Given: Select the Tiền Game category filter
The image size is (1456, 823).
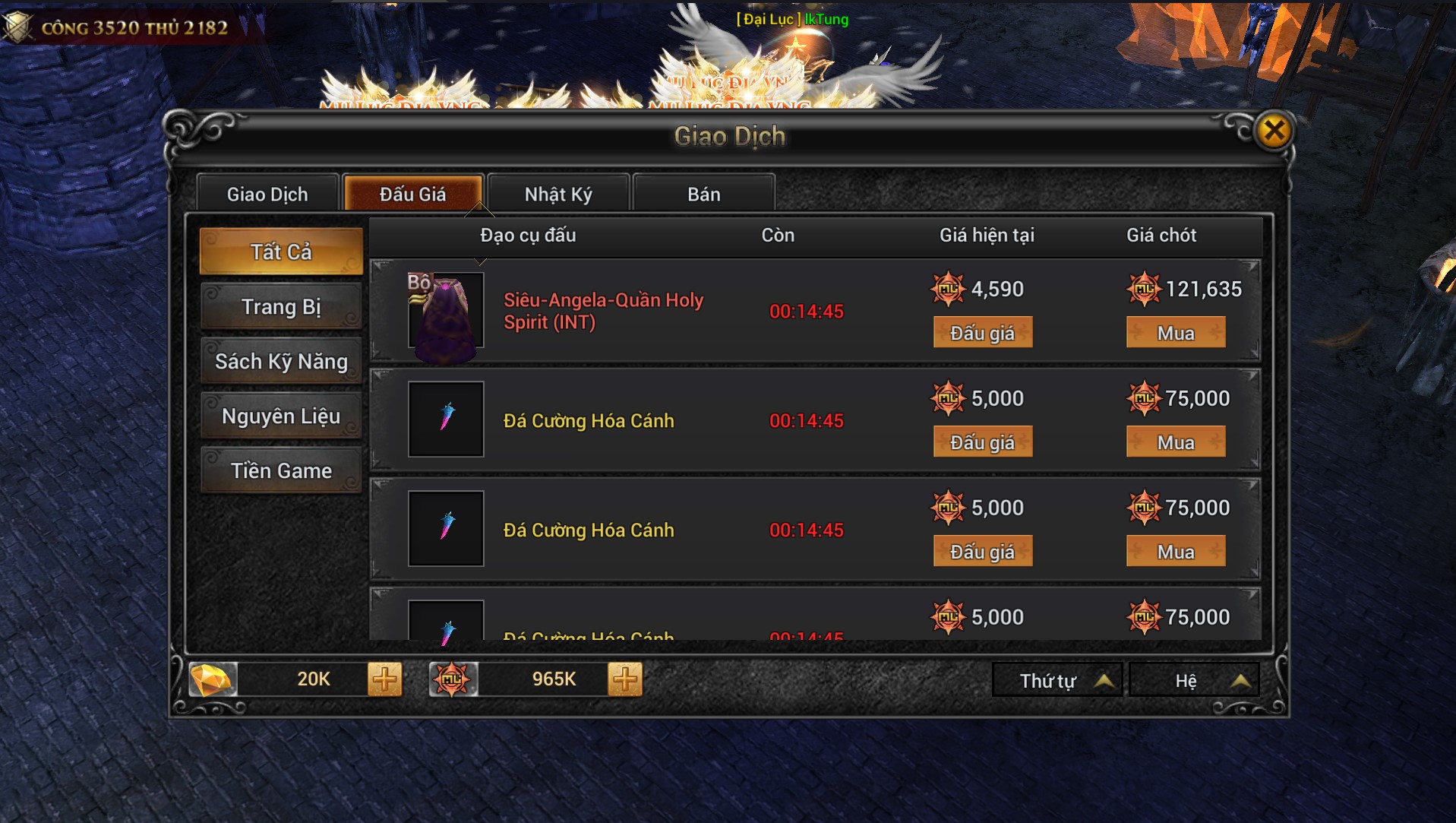Looking at the screenshot, I should [280, 470].
